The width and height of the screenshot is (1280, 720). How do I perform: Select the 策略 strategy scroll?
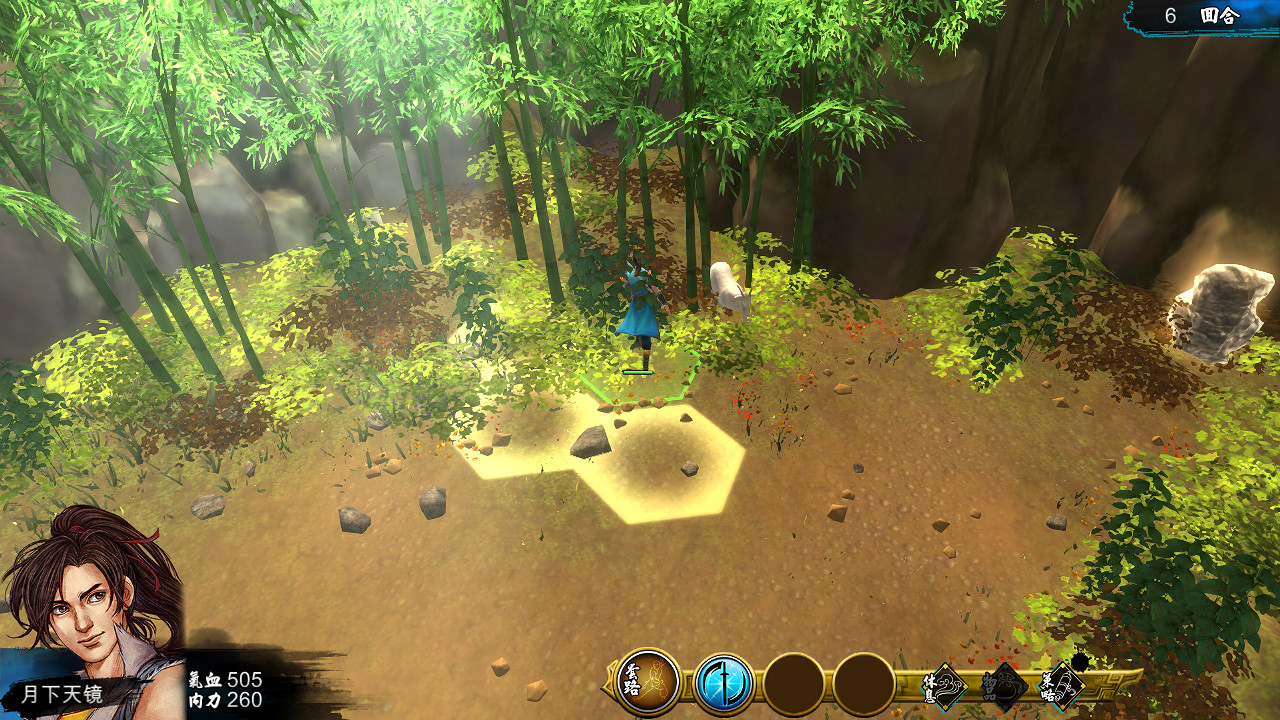1062,687
